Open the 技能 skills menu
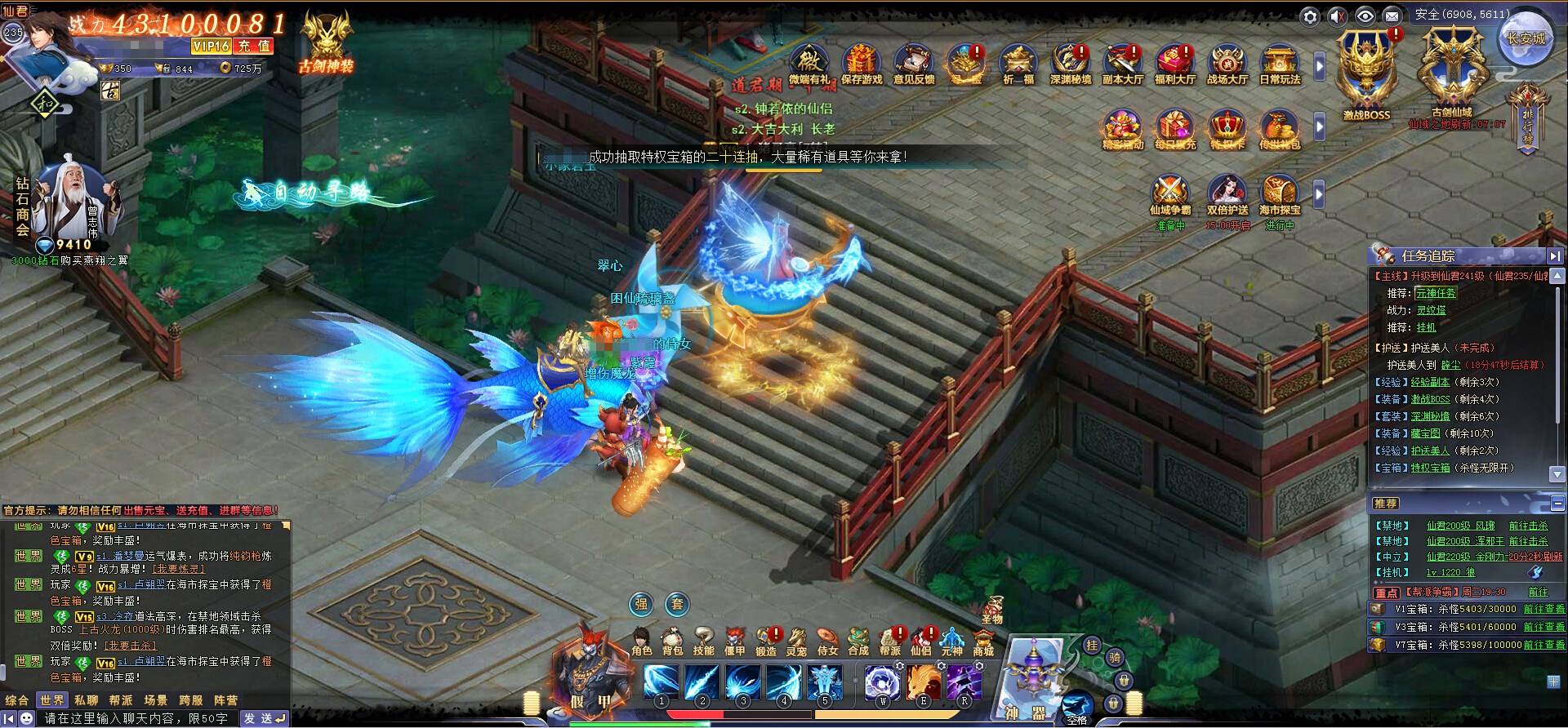 coord(703,641)
